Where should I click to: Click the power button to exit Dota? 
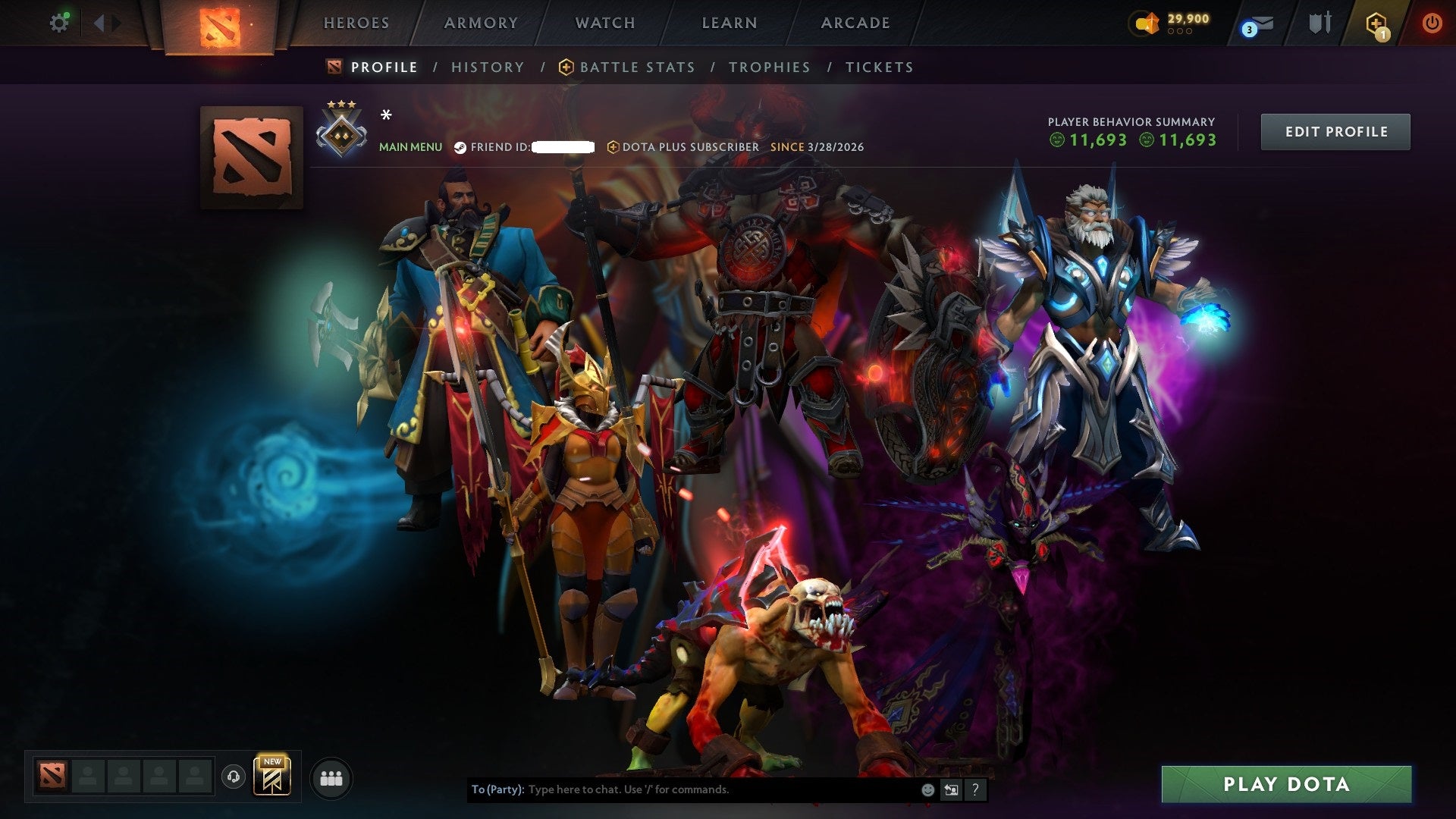1433,23
